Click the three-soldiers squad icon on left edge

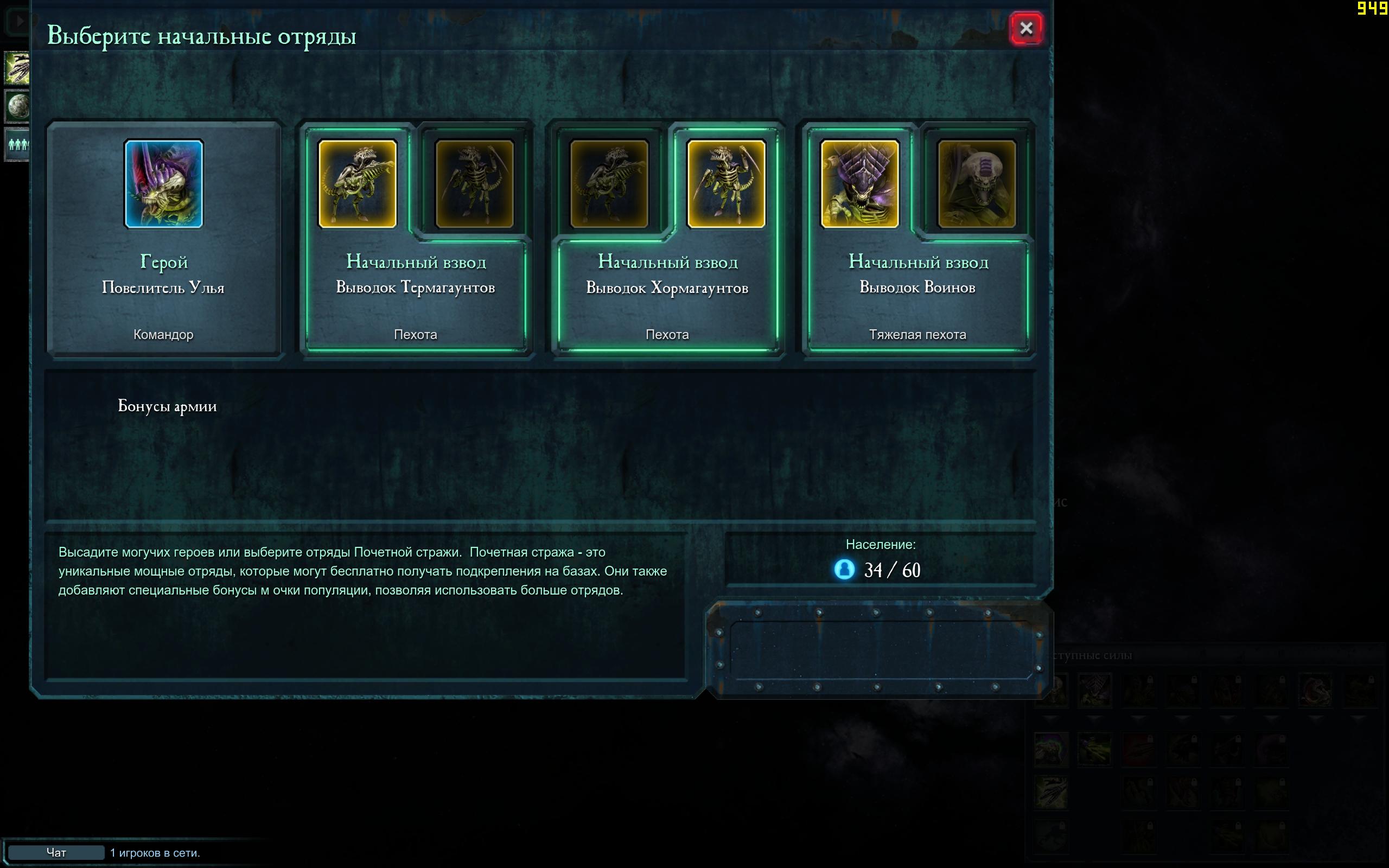(18, 144)
